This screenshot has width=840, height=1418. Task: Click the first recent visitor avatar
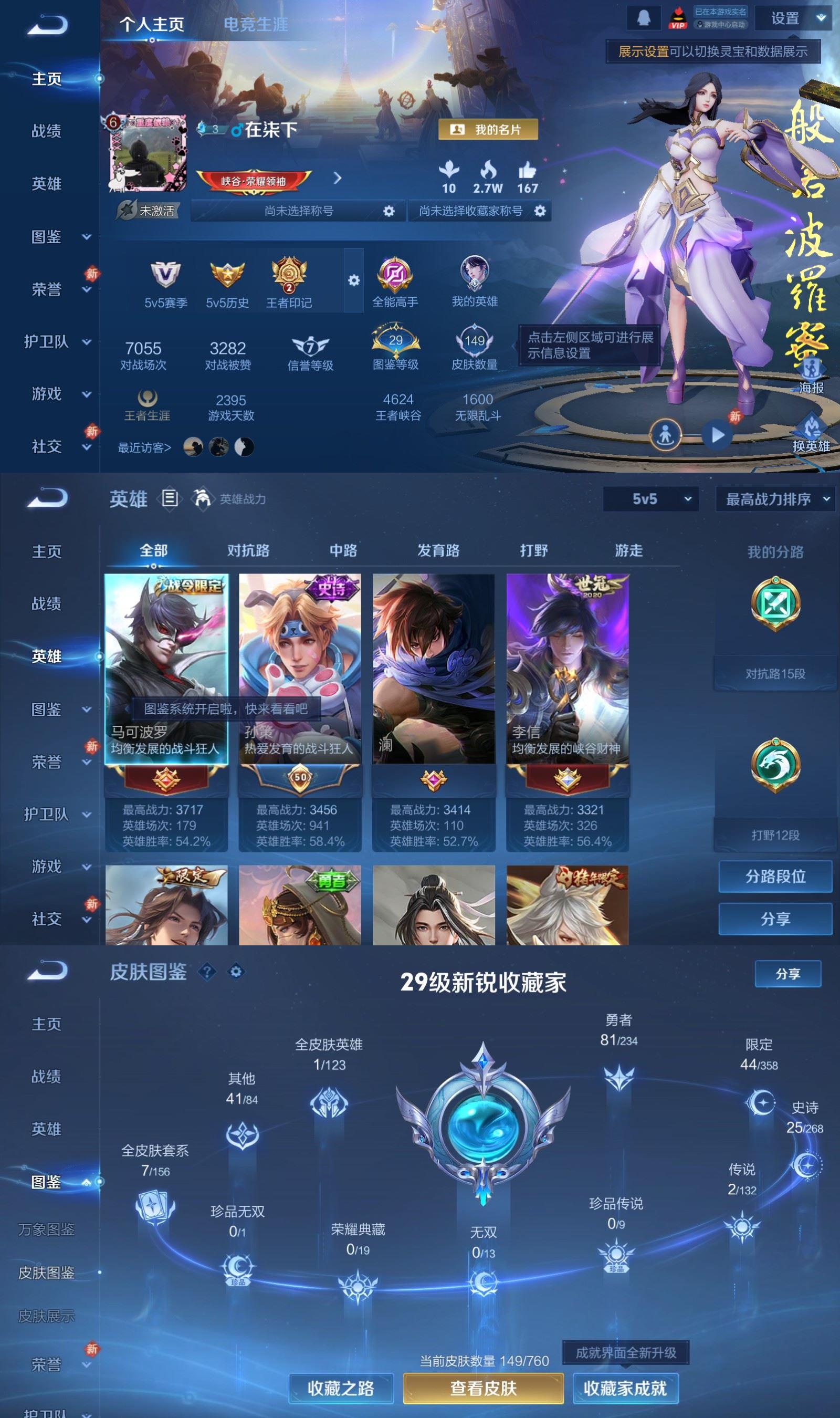point(193,446)
